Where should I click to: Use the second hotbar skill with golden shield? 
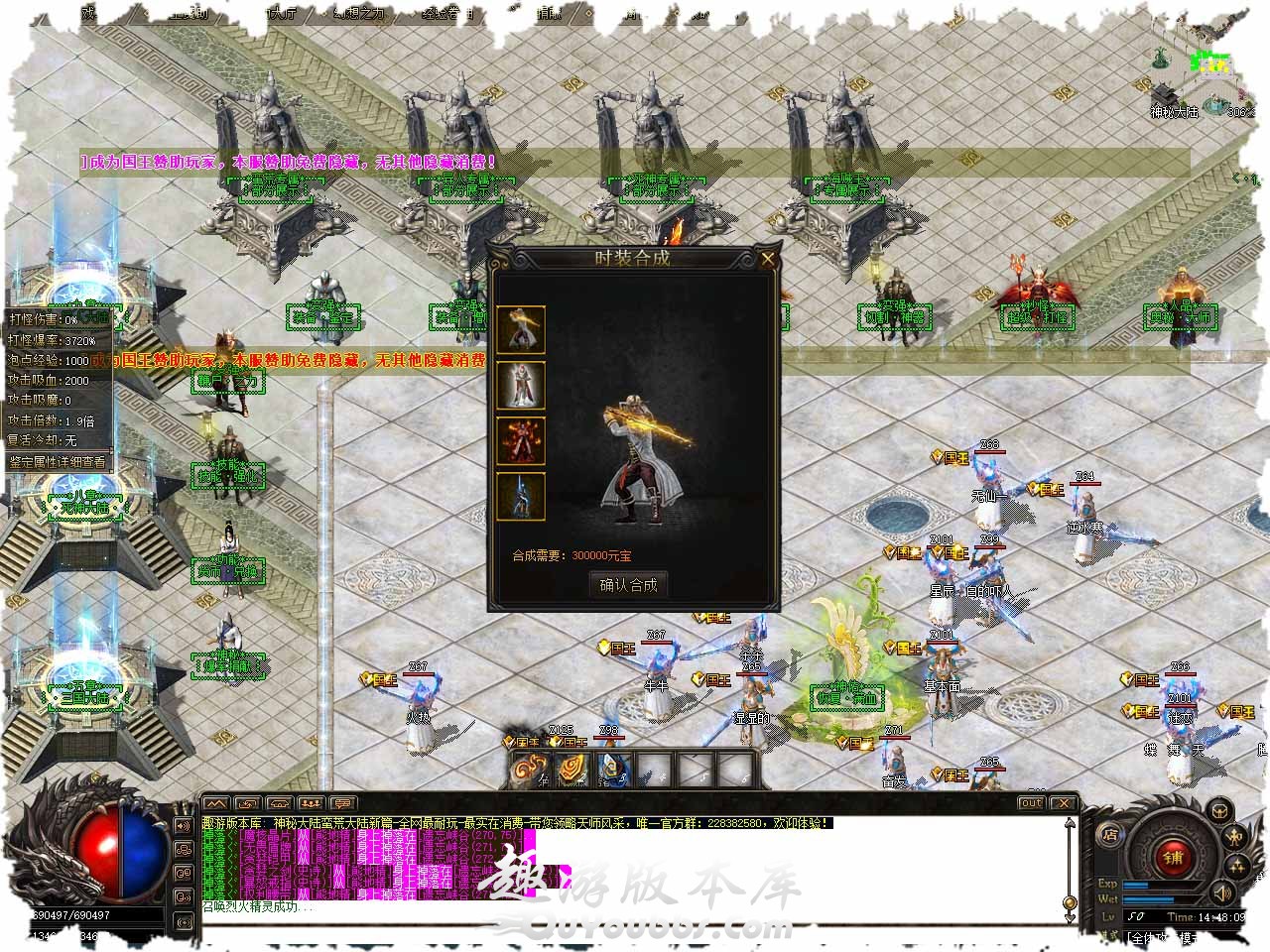[572, 769]
